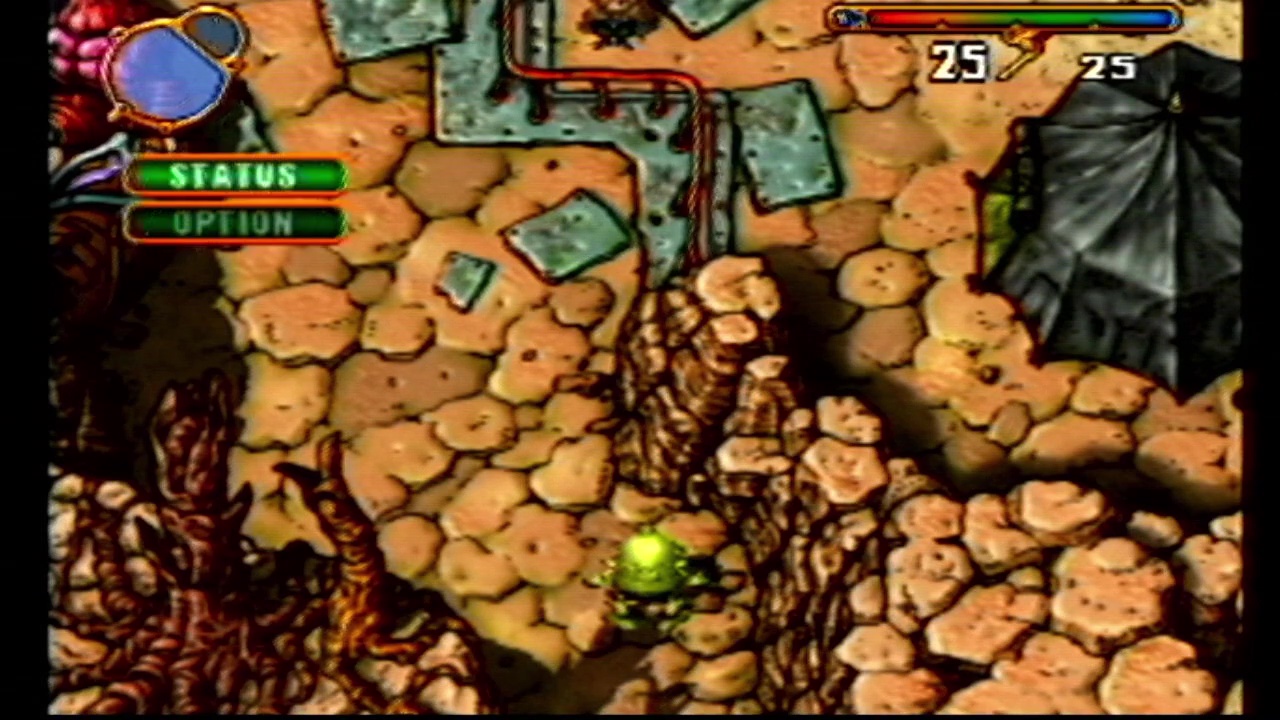Select the OPTION menu entry

(234, 222)
